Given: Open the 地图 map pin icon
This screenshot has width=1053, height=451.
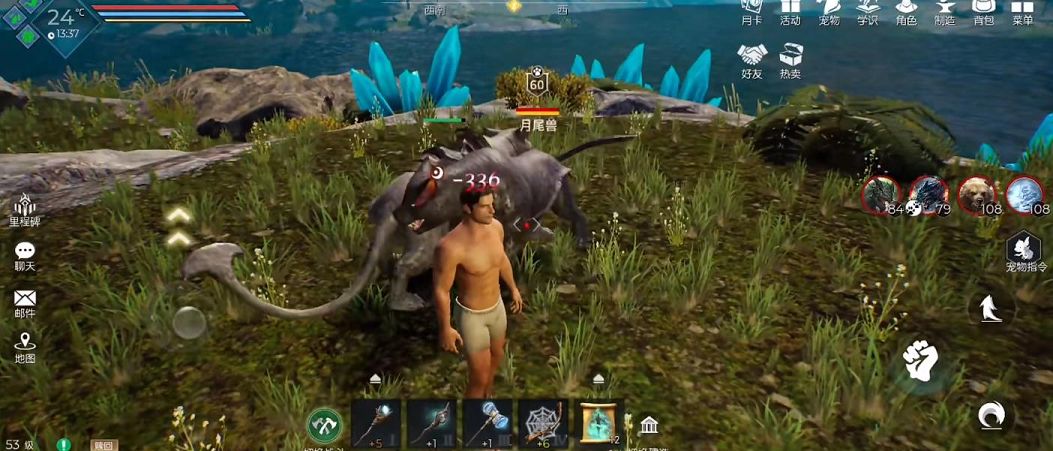Looking at the screenshot, I should [25, 347].
